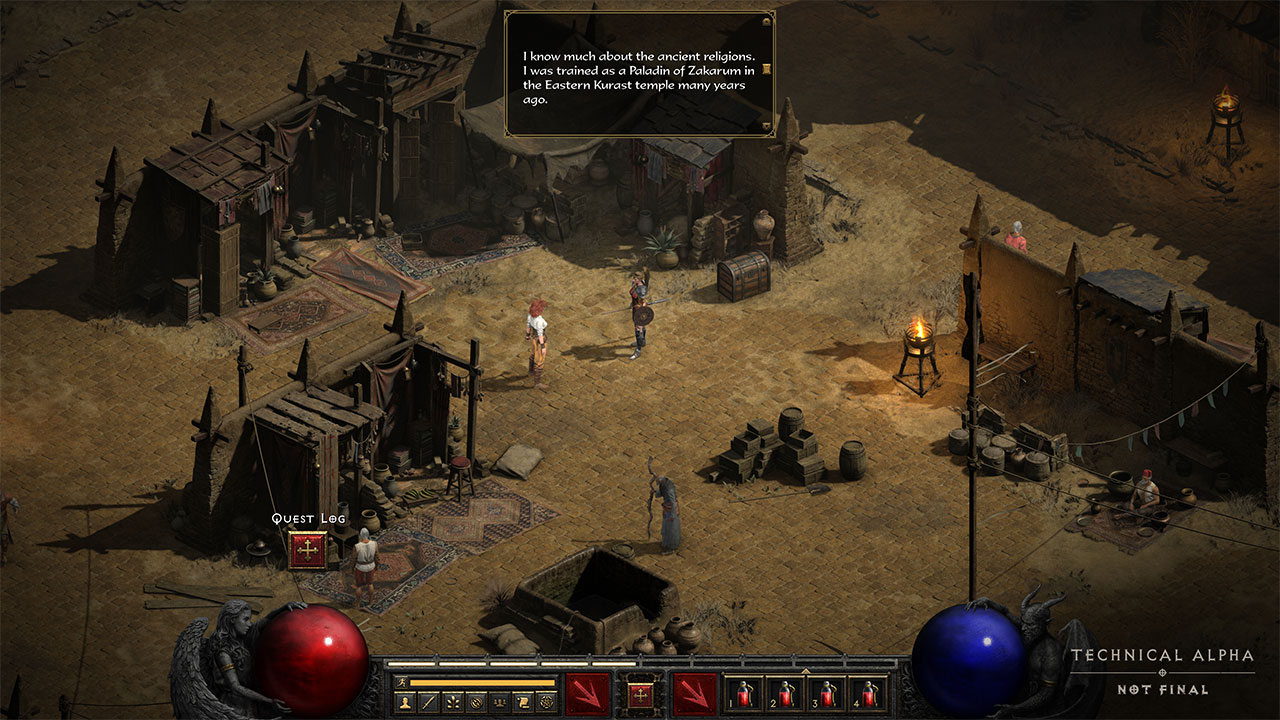Viewport: 1280px width, 720px height.
Task: Toggle run/walk mode
Action: point(402,681)
